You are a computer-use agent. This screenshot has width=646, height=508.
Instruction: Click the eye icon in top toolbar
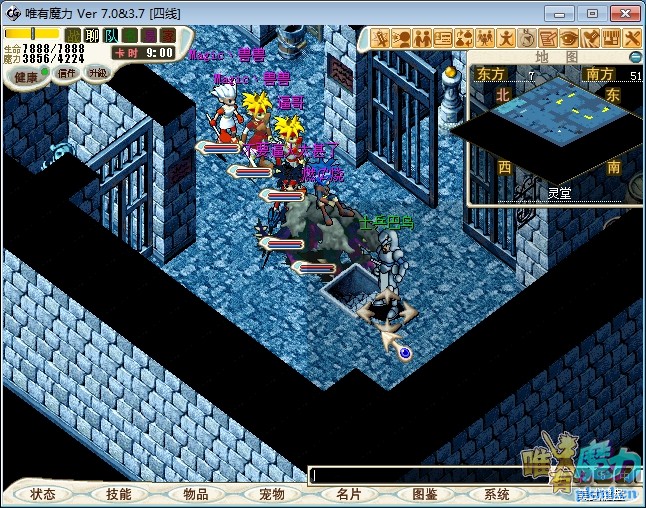[x=569, y=38]
